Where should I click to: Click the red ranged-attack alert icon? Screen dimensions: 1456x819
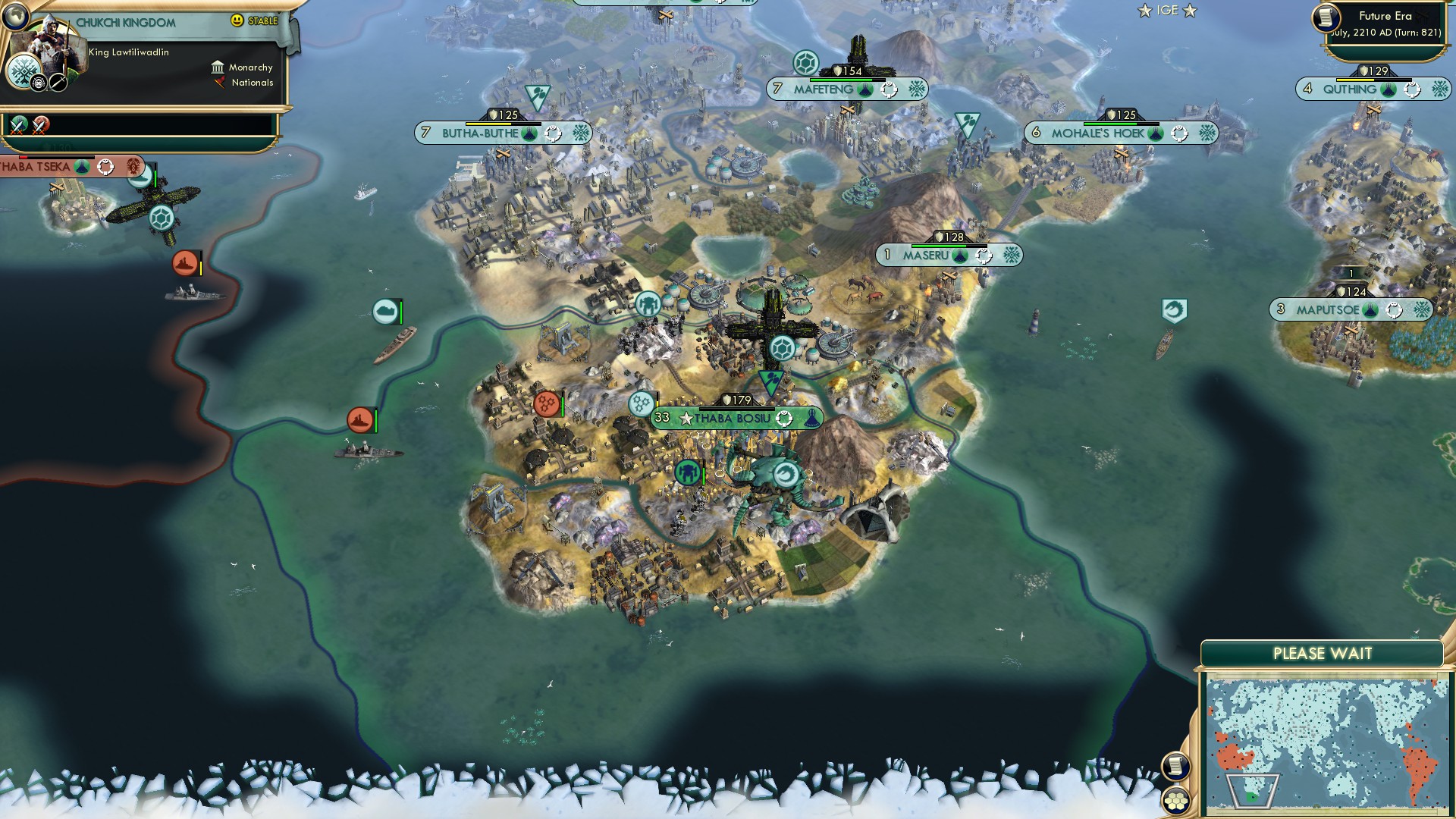[x=548, y=403]
